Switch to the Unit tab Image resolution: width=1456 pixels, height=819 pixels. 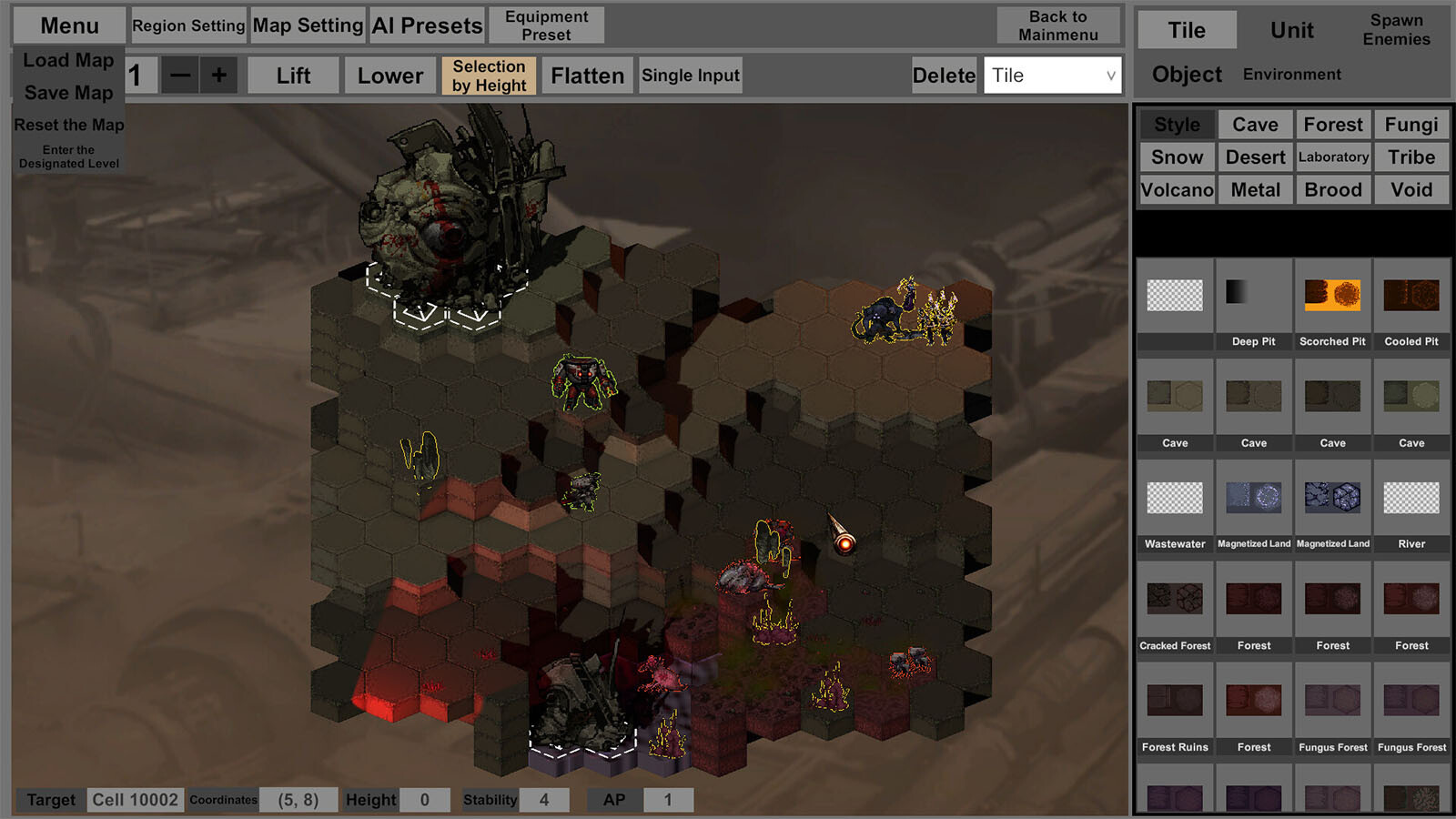(1291, 30)
